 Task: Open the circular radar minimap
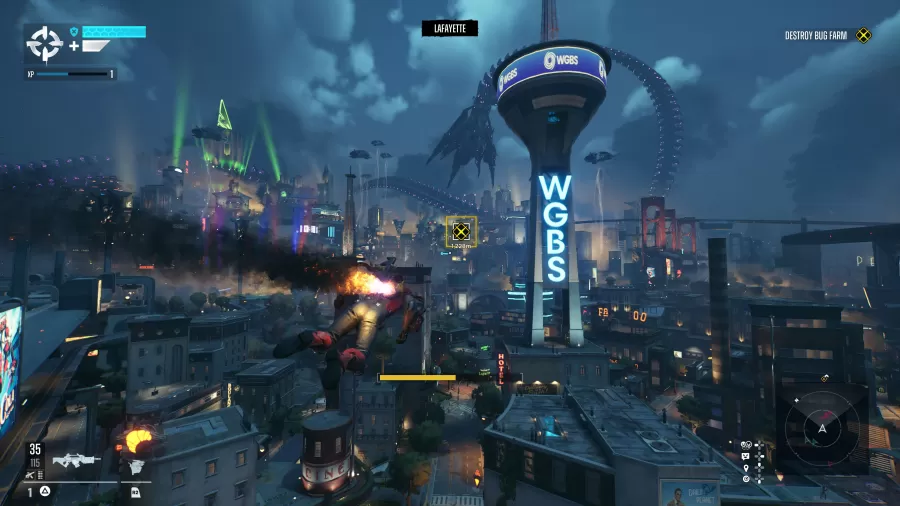[822, 428]
